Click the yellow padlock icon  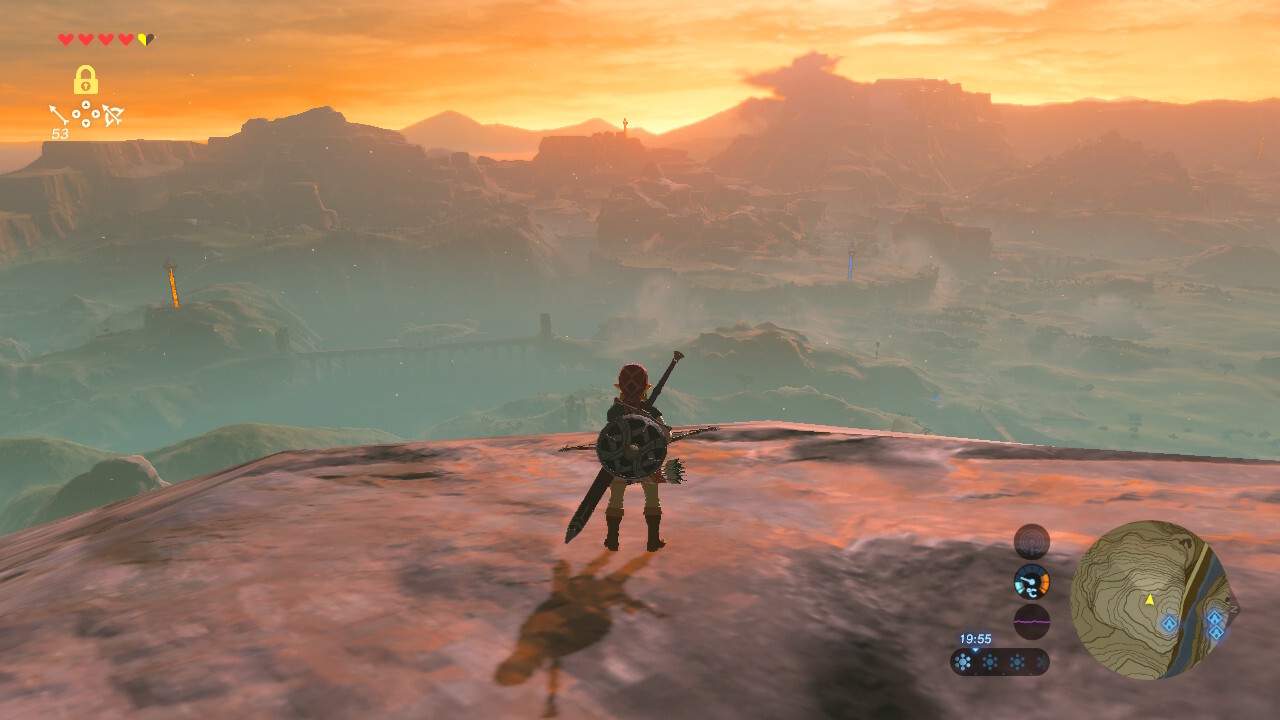[86, 80]
